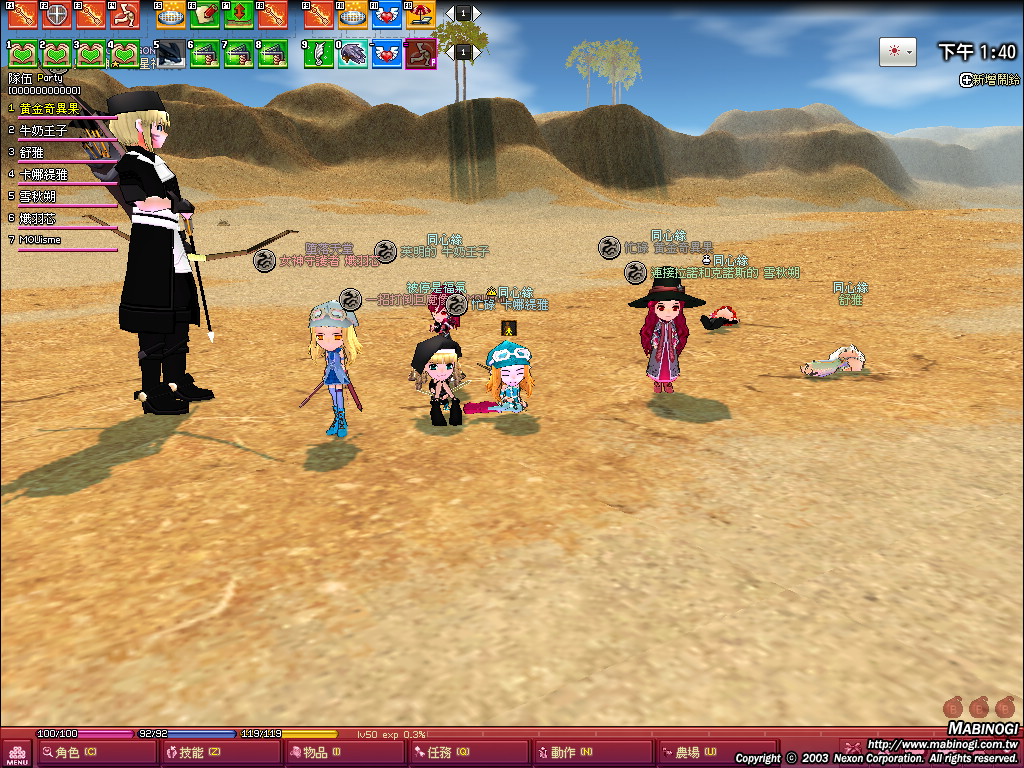Viewport: 1024px width, 768px height.
Task: Click the top hotbar page right arrow
Action: 476,13
